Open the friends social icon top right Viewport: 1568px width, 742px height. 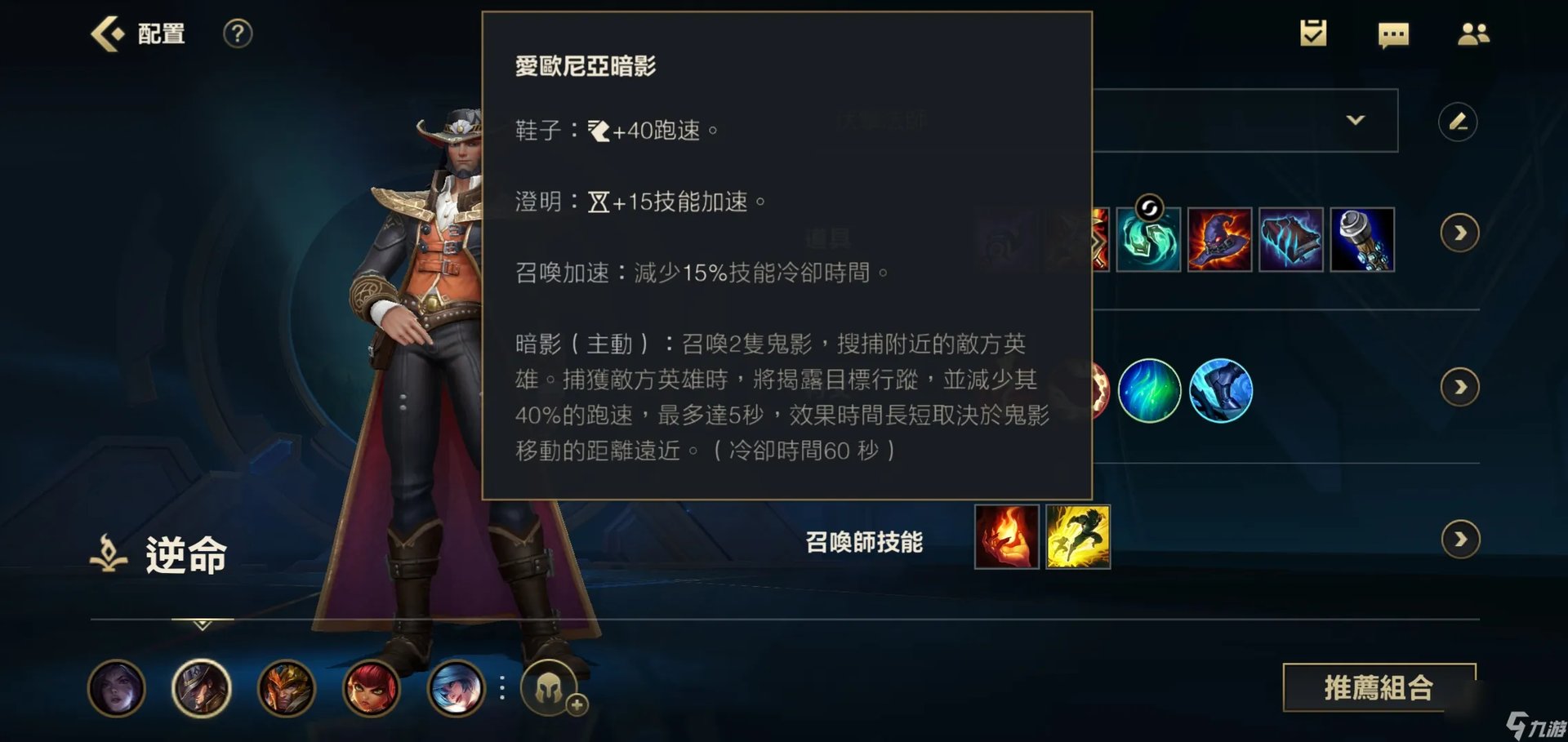pos(1474,33)
